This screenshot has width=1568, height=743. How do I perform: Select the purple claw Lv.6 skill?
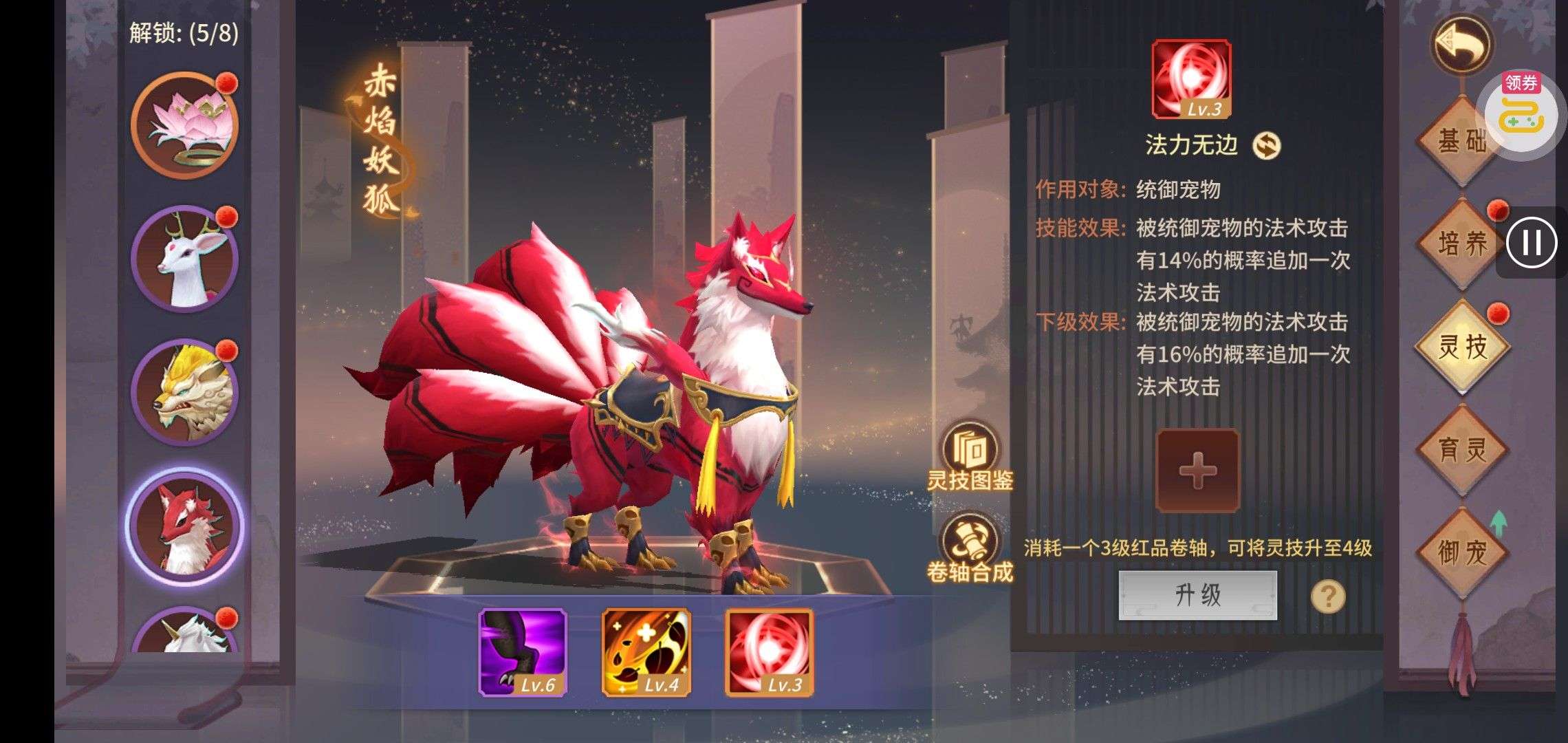pyautogui.click(x=523, y=652)
